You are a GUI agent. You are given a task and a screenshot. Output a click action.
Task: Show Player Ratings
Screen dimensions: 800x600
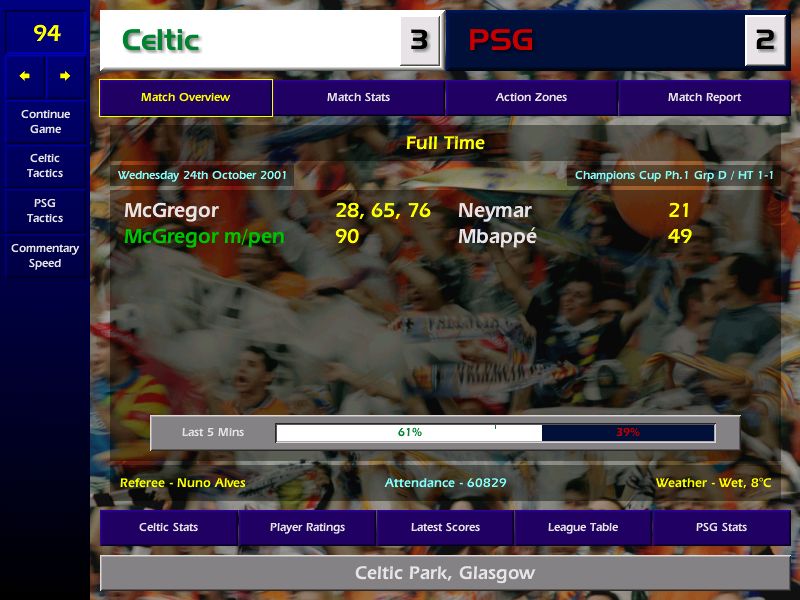click(307, 527)
